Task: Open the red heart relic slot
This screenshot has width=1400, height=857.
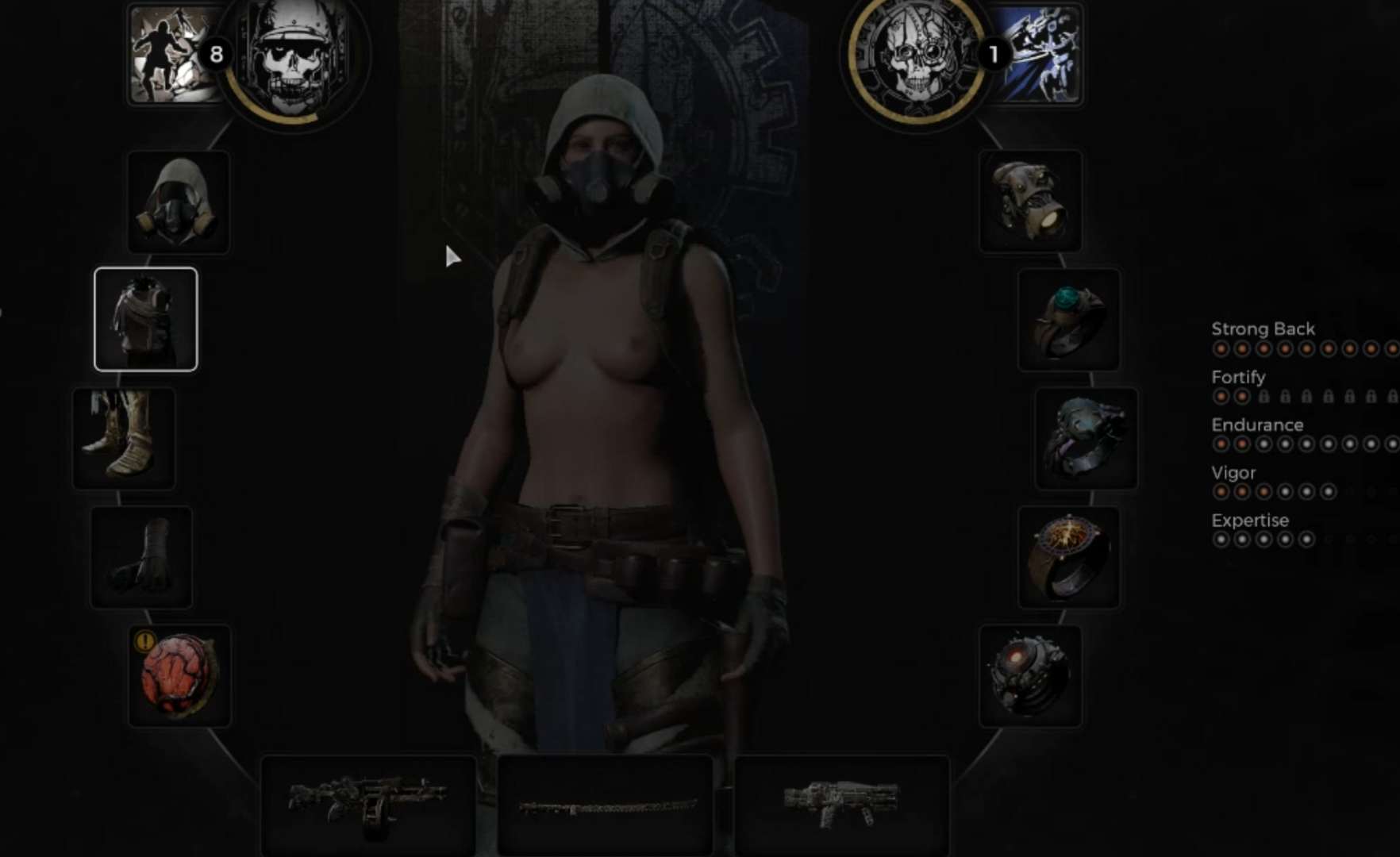Action: click(x=179, y=676)
